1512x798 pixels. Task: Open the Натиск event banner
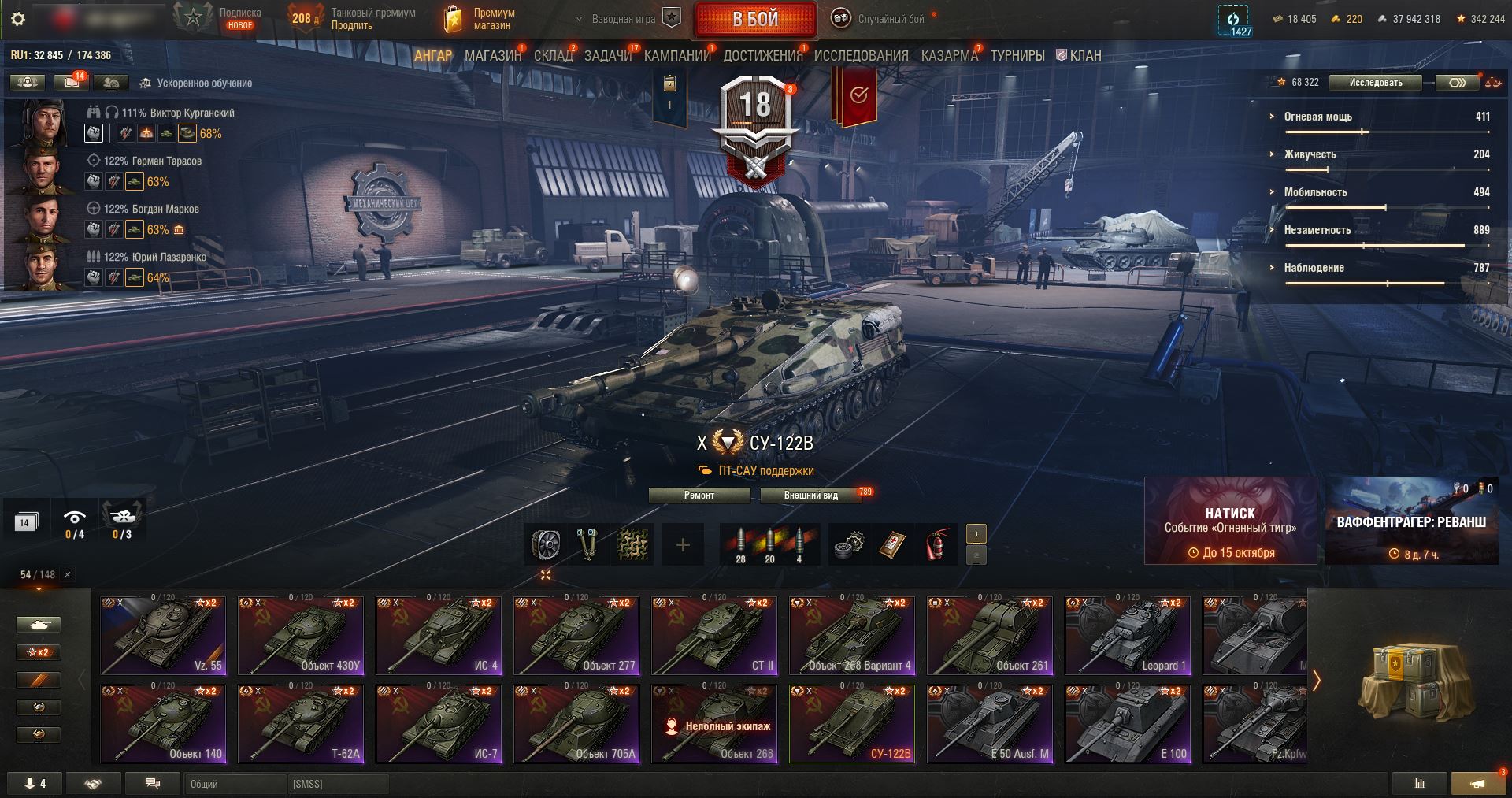(x=1230, y=521)
